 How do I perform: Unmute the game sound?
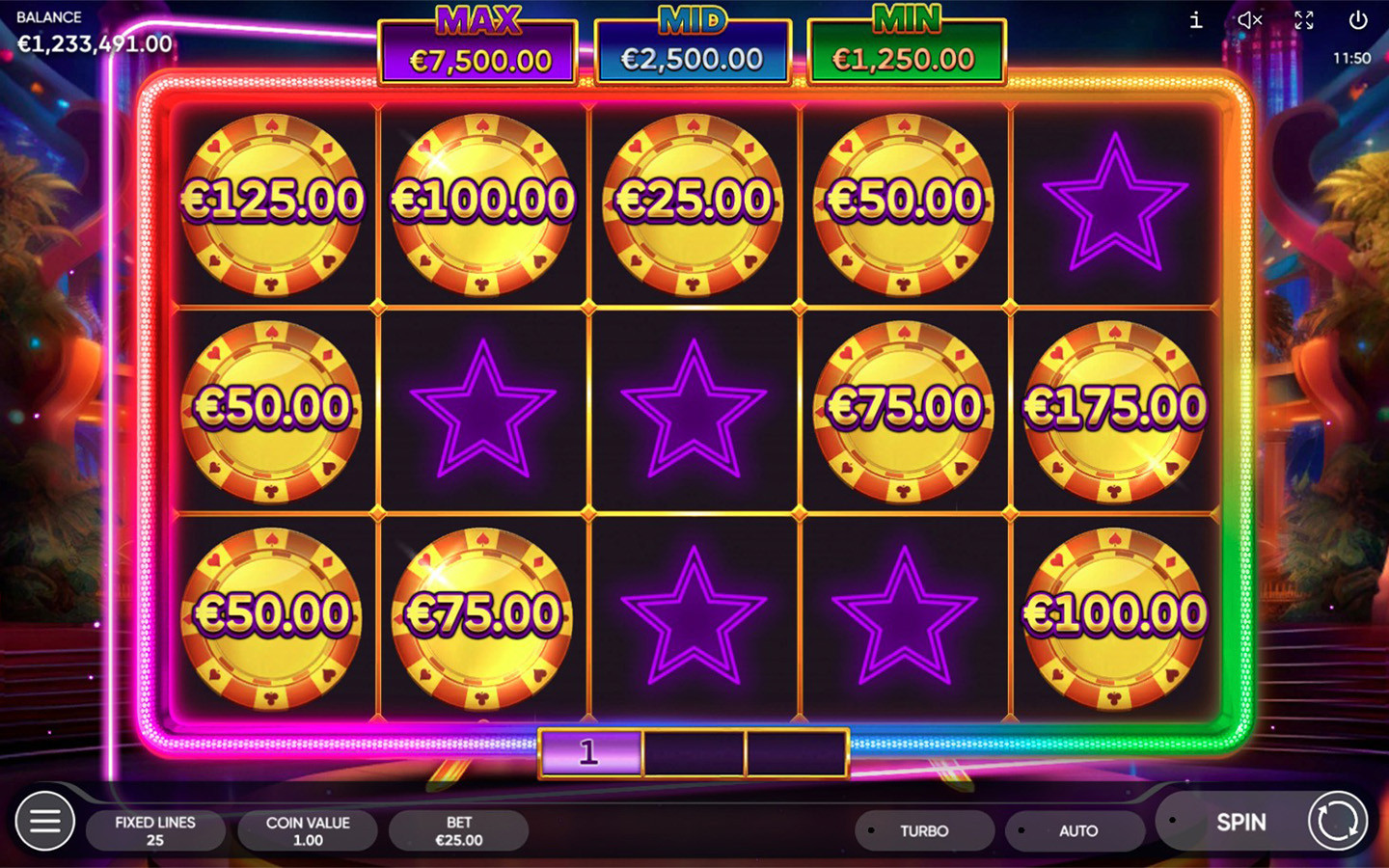[1249, 20]
